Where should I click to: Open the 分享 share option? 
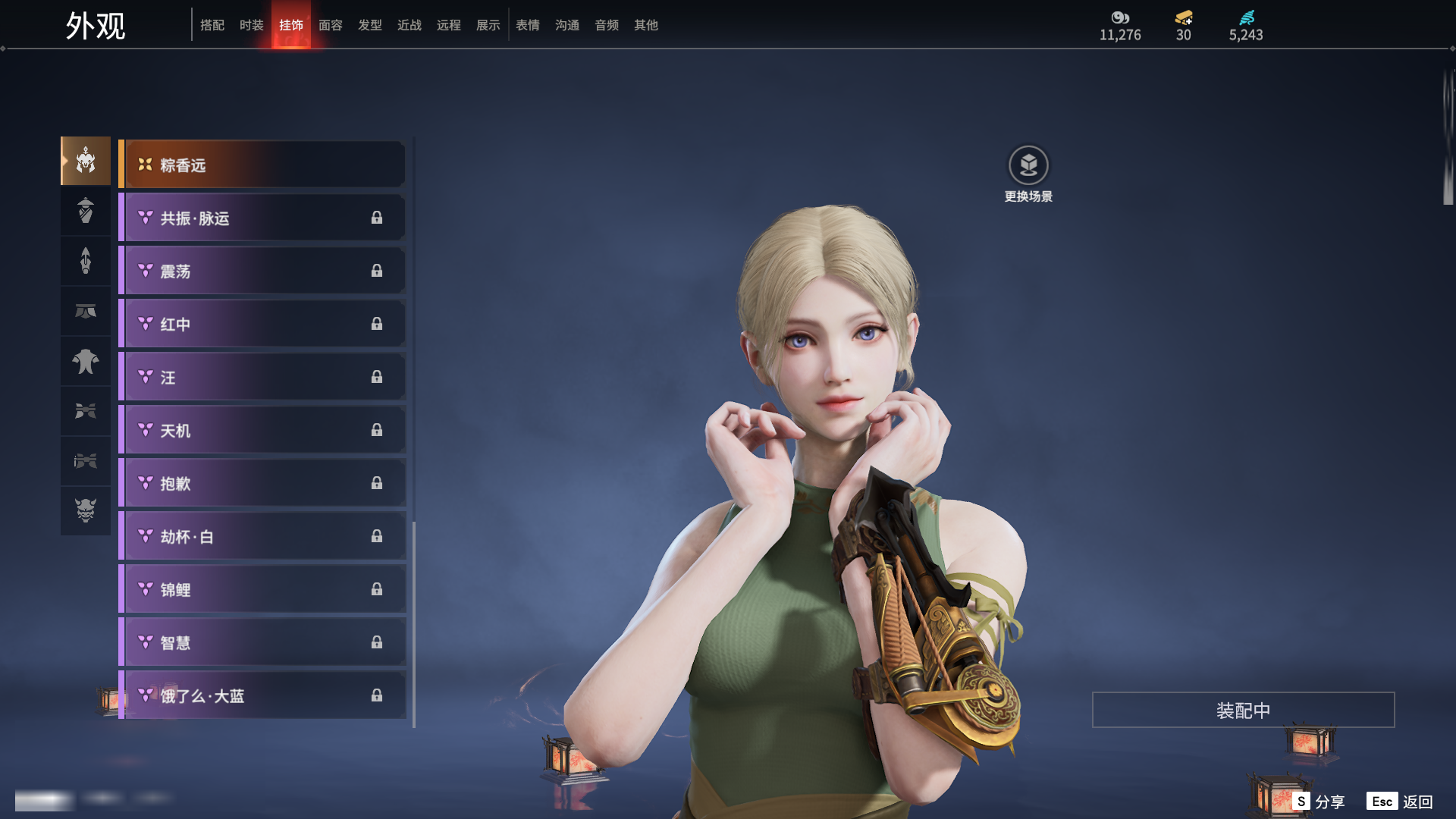(x=1319, y=802)
